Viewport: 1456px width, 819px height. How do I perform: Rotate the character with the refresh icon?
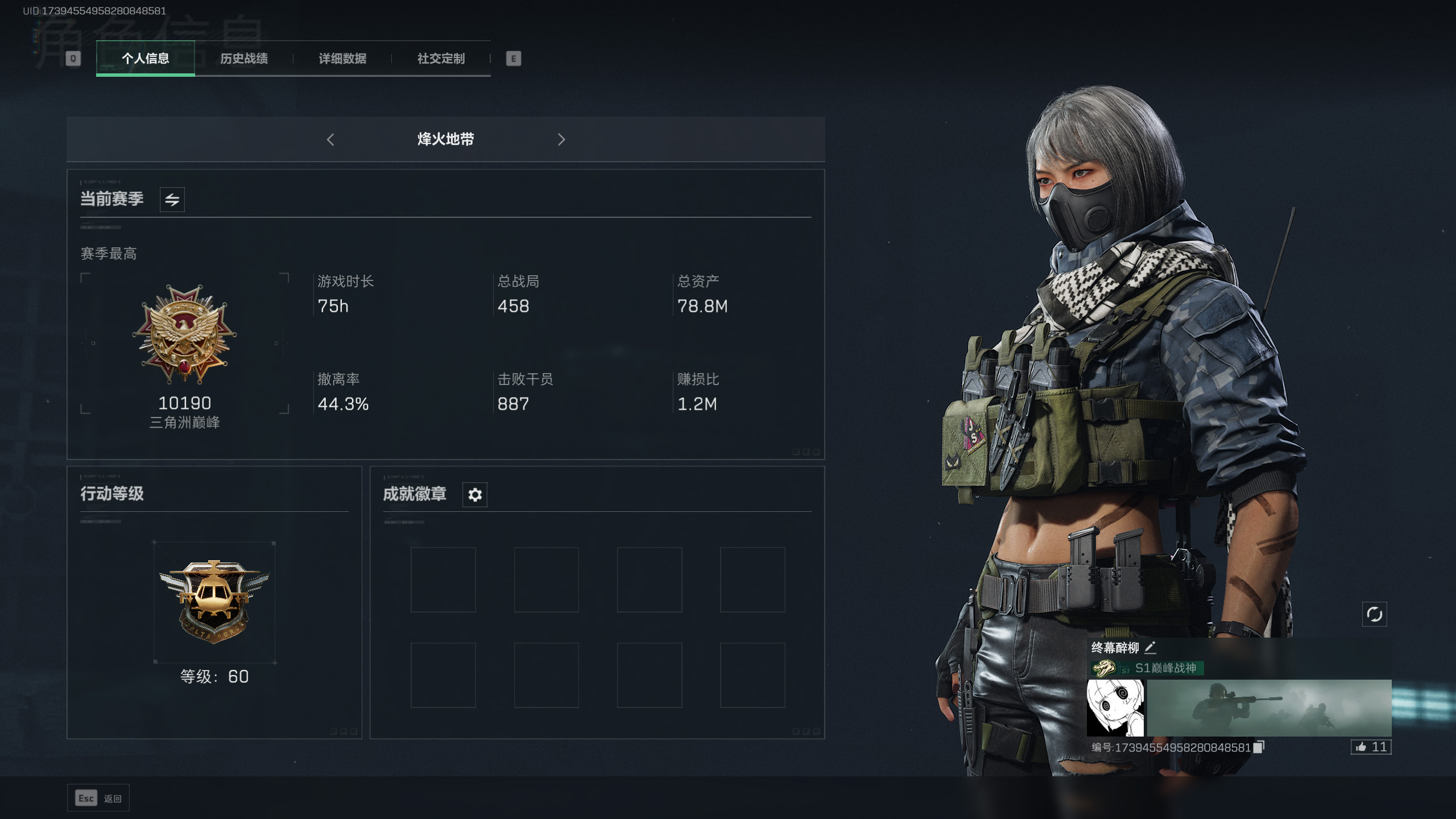1374,614
